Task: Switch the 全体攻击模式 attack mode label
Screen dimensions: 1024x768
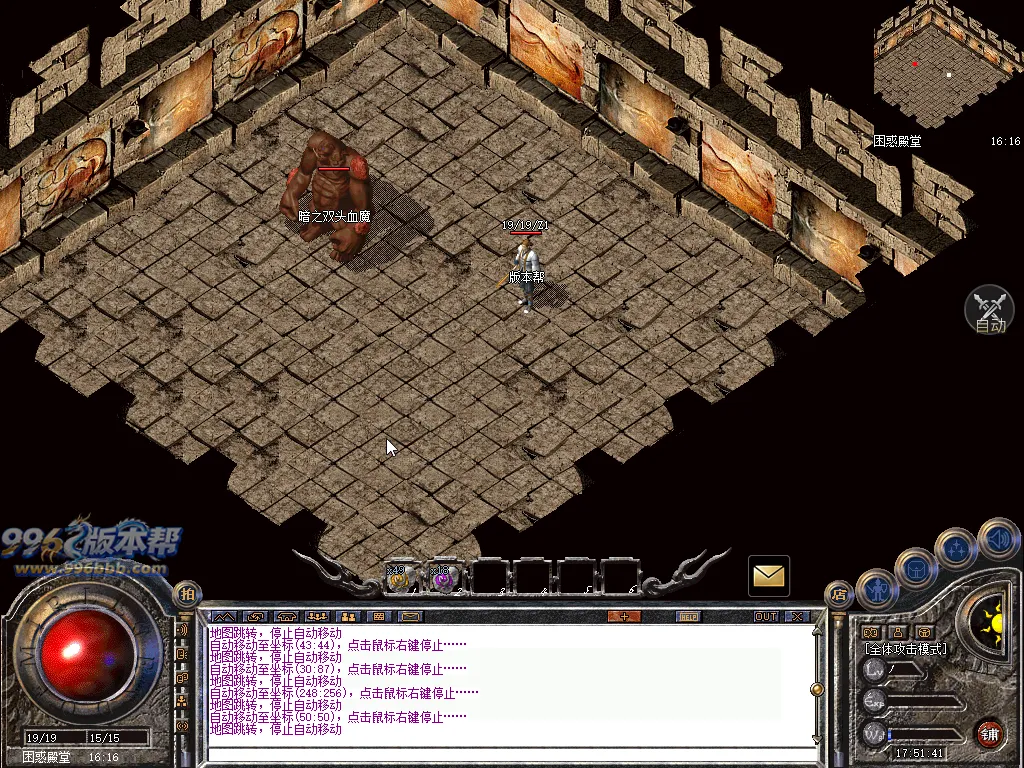Action: (x=905, y=649)
